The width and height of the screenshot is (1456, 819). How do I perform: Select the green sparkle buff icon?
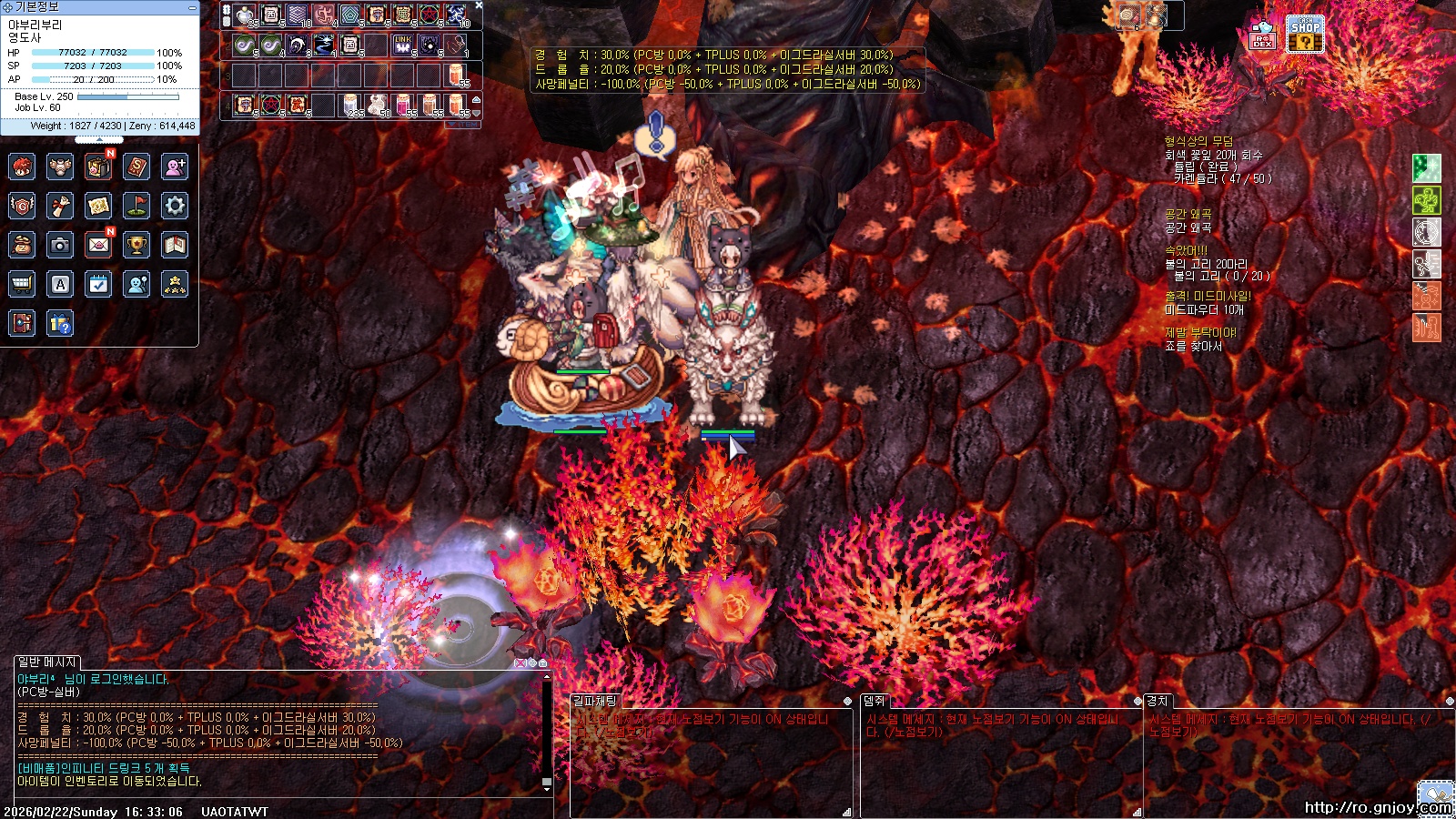pos(1426,167)
